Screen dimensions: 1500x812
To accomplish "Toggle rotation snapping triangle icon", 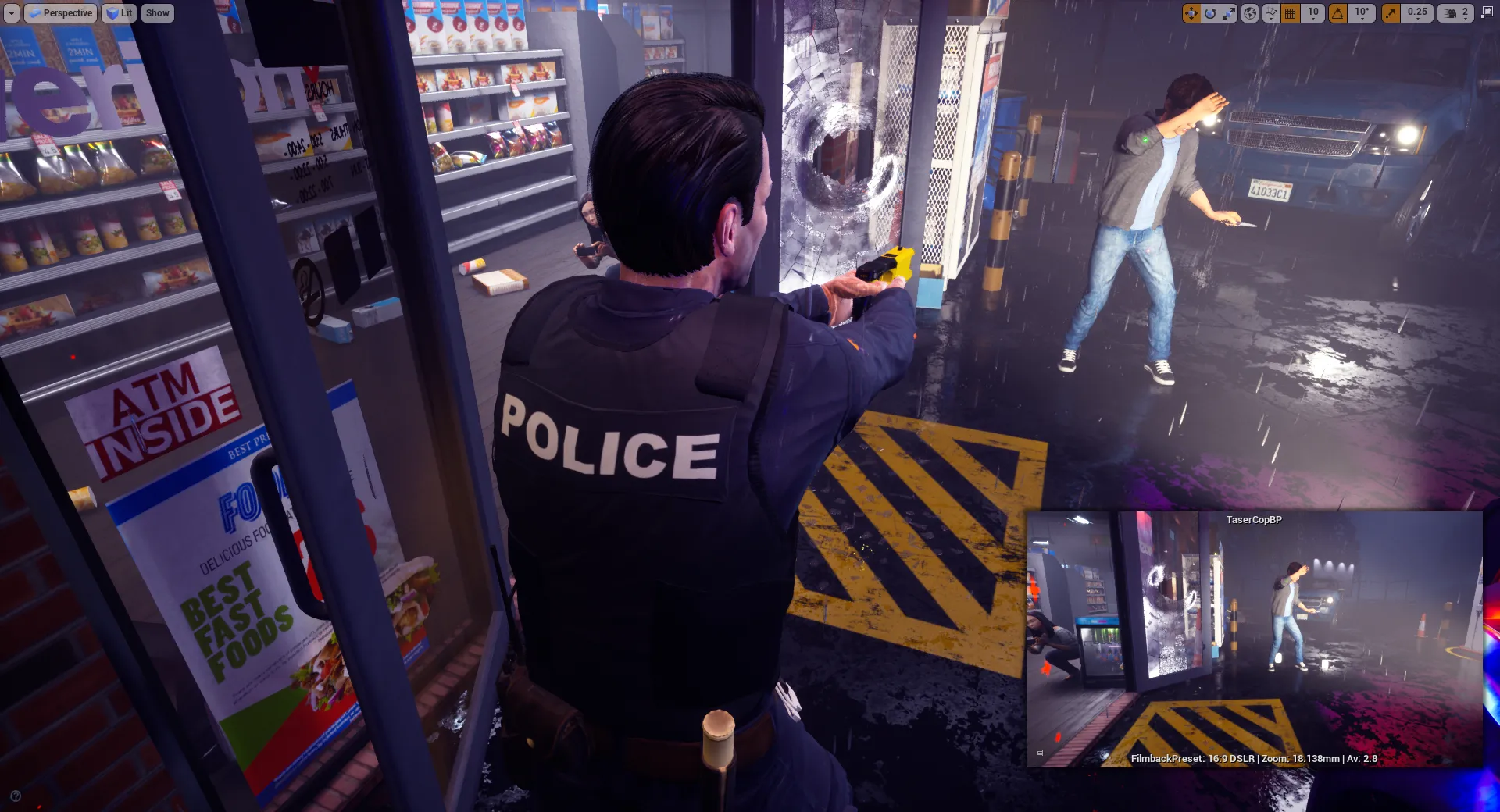I will (1338, 13).
